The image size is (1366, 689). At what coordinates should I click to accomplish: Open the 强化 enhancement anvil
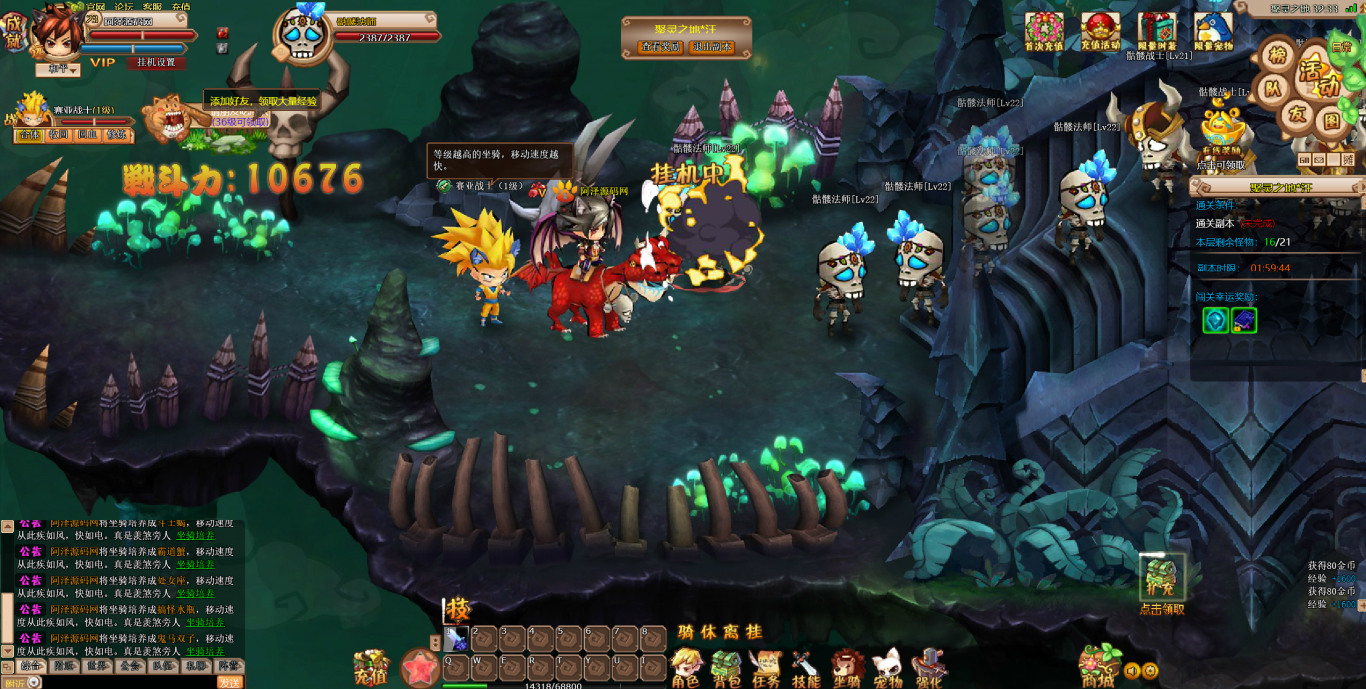[929, 667]
